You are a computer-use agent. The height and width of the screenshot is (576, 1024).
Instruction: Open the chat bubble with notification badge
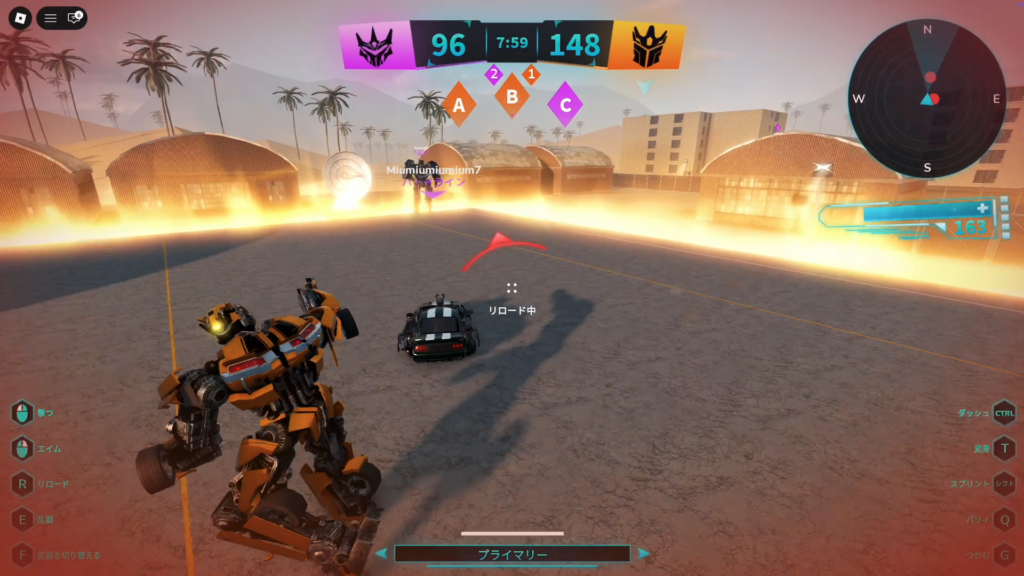74,18
